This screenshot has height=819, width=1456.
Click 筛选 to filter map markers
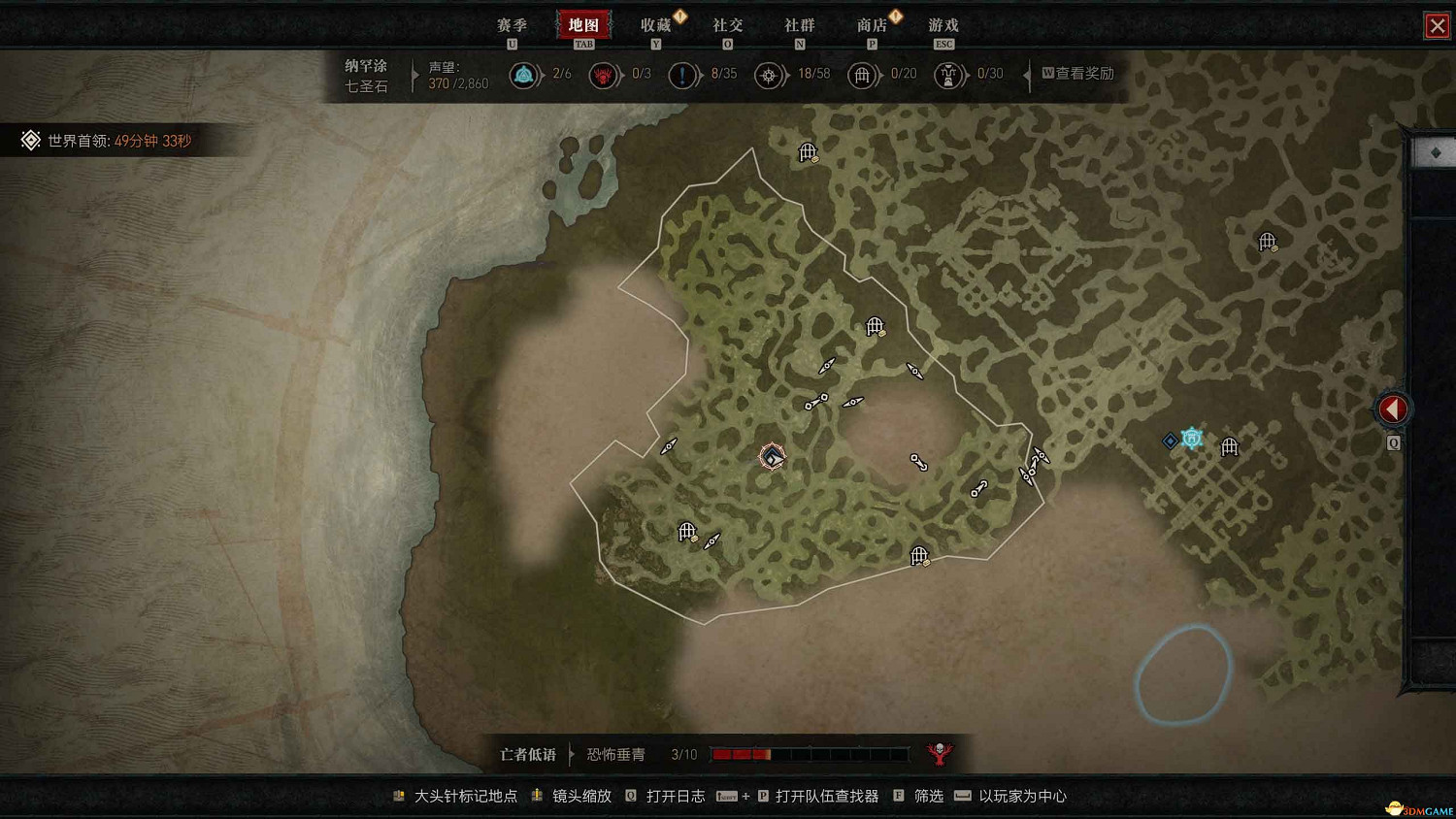click(927, 795)
